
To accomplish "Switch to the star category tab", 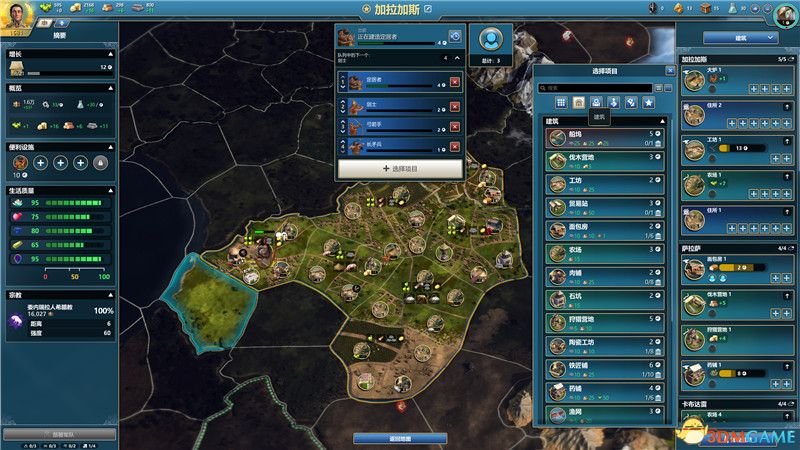I will (x=648, y=102).
